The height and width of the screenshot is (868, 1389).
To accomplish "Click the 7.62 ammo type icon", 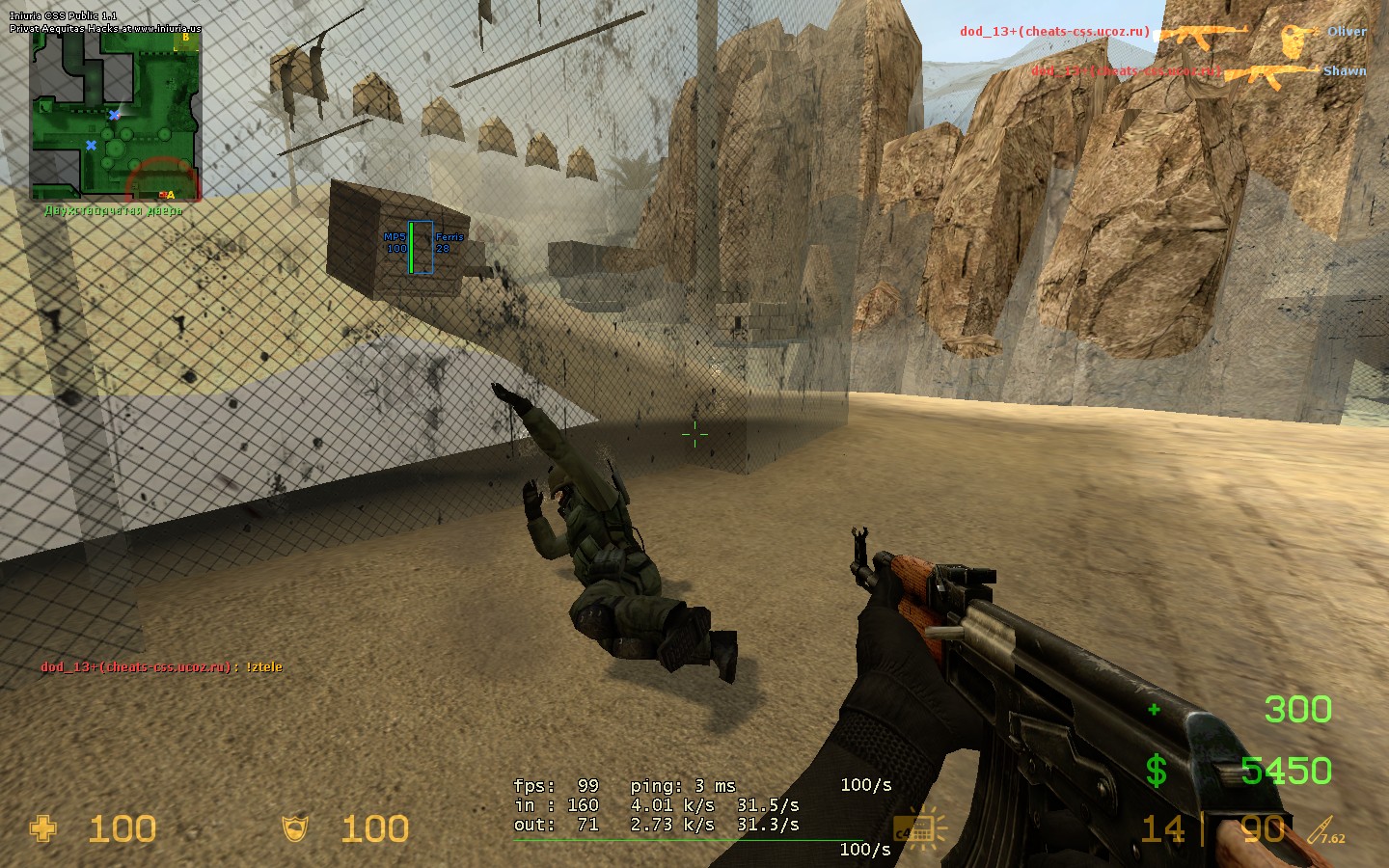I will (1325, 831).
